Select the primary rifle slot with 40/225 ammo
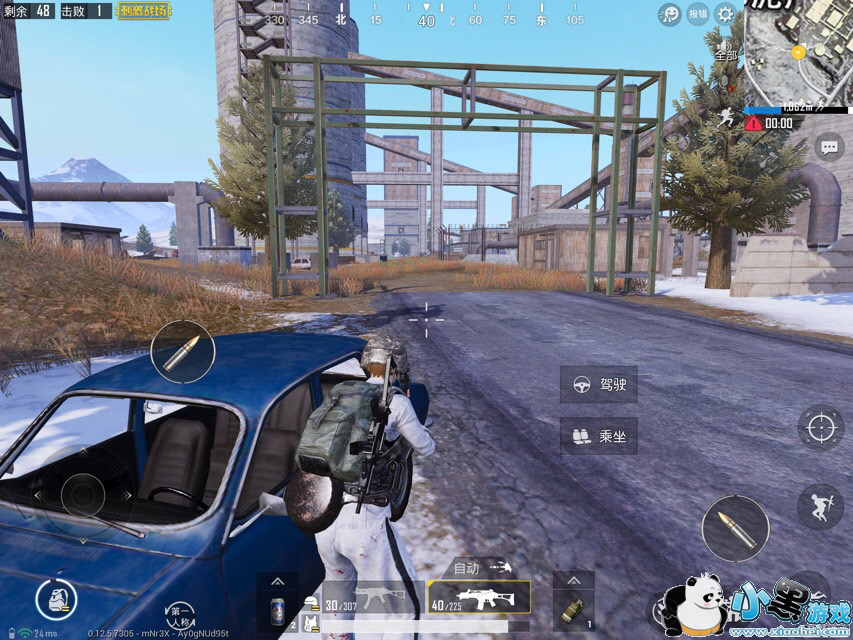Screen dimensions: 853x640 coord(479,598)
